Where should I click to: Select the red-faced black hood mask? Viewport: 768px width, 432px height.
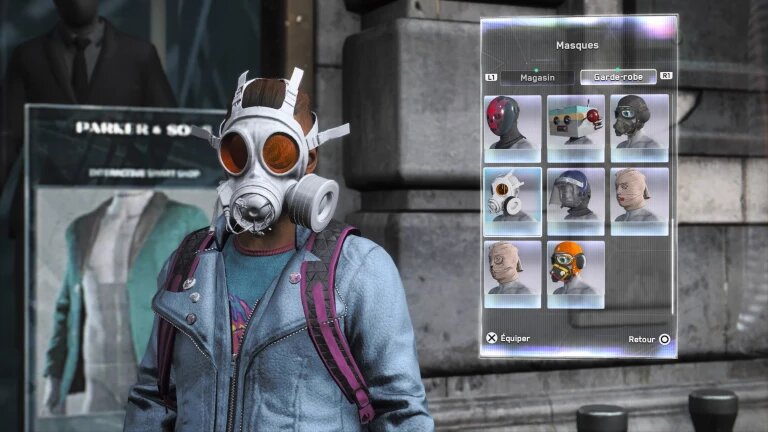[512, 127]
